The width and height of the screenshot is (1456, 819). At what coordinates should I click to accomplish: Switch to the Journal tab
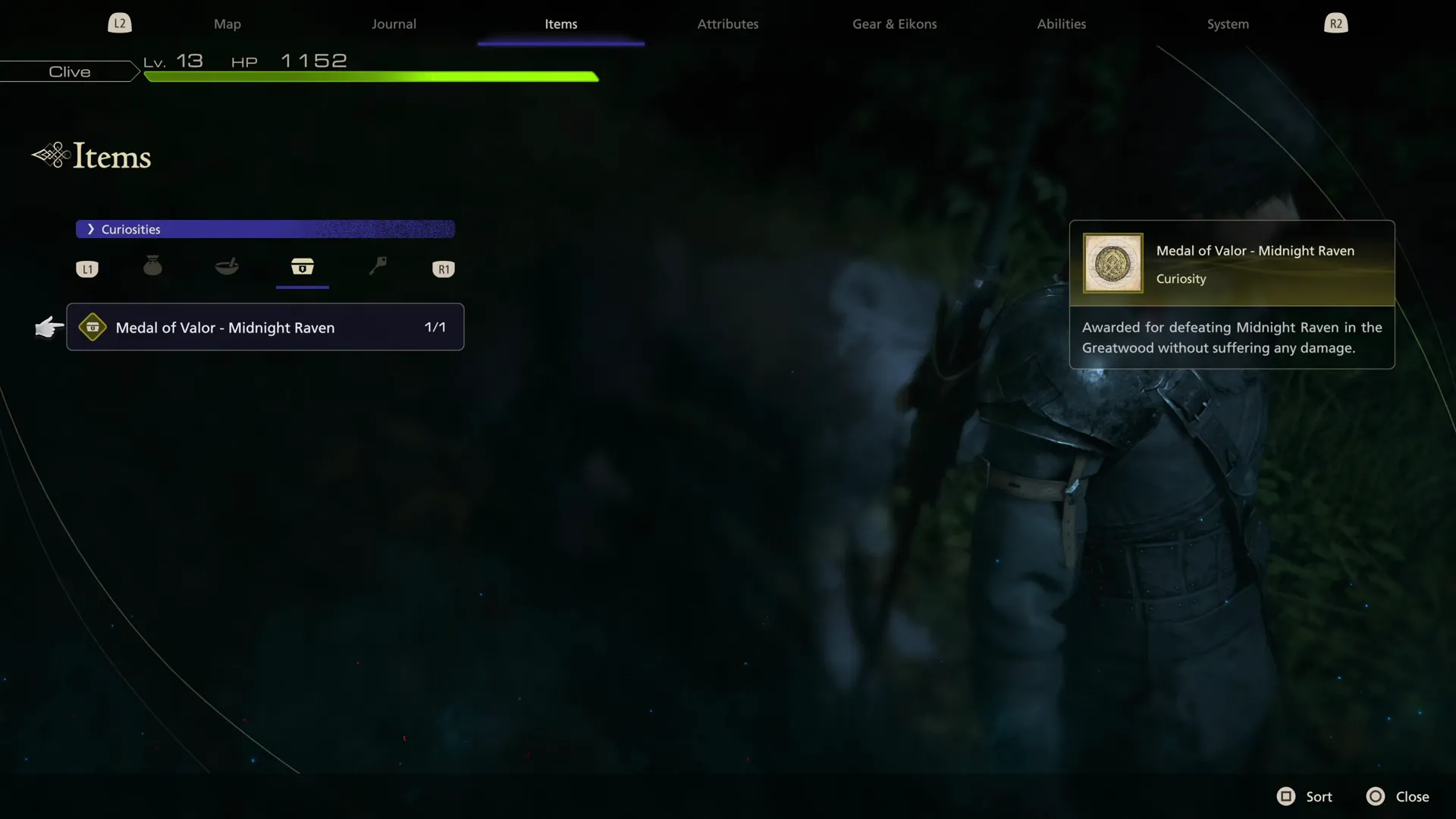[x=394, y=24]
